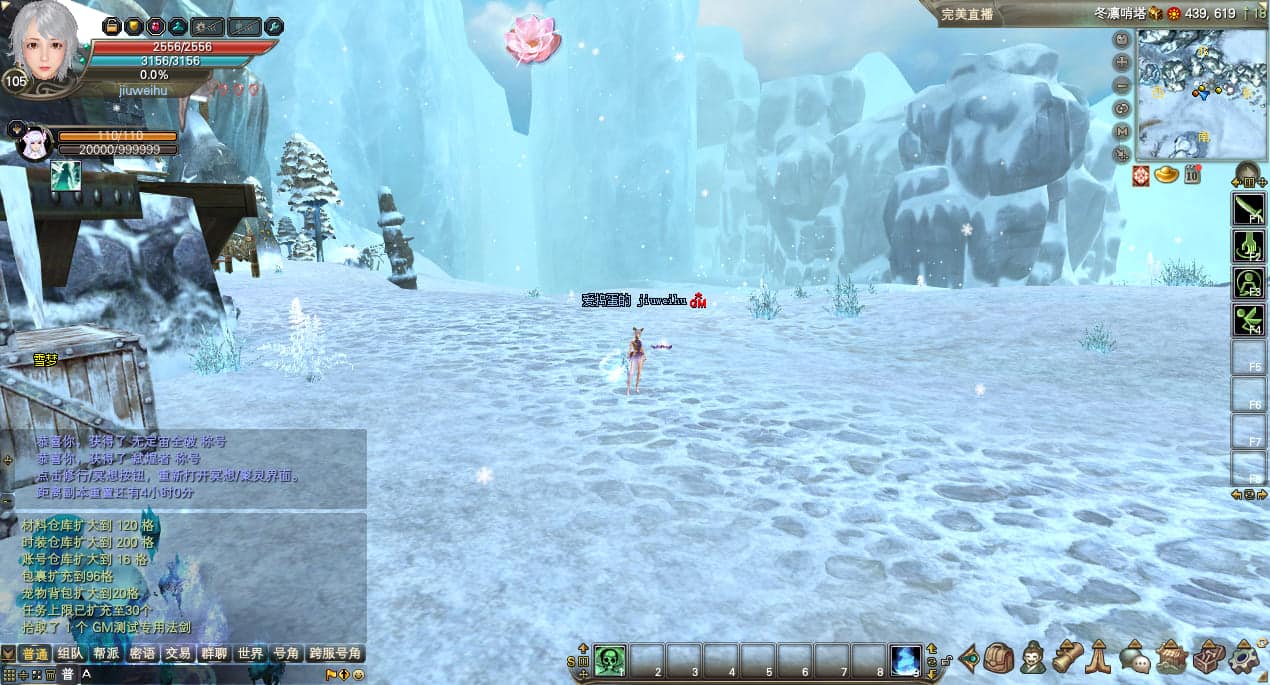Select the pet portrait under the player frame
The width and height of the screenshot is (1270, 685).
[x=34, y=143]
